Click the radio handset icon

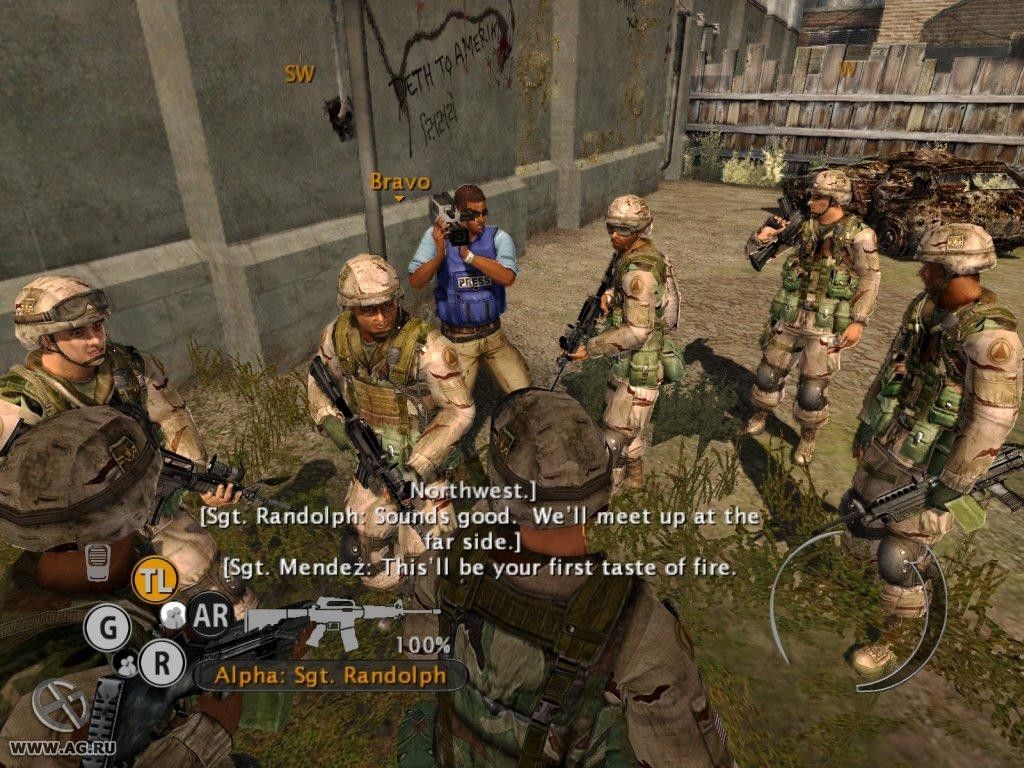coord(97,562)
